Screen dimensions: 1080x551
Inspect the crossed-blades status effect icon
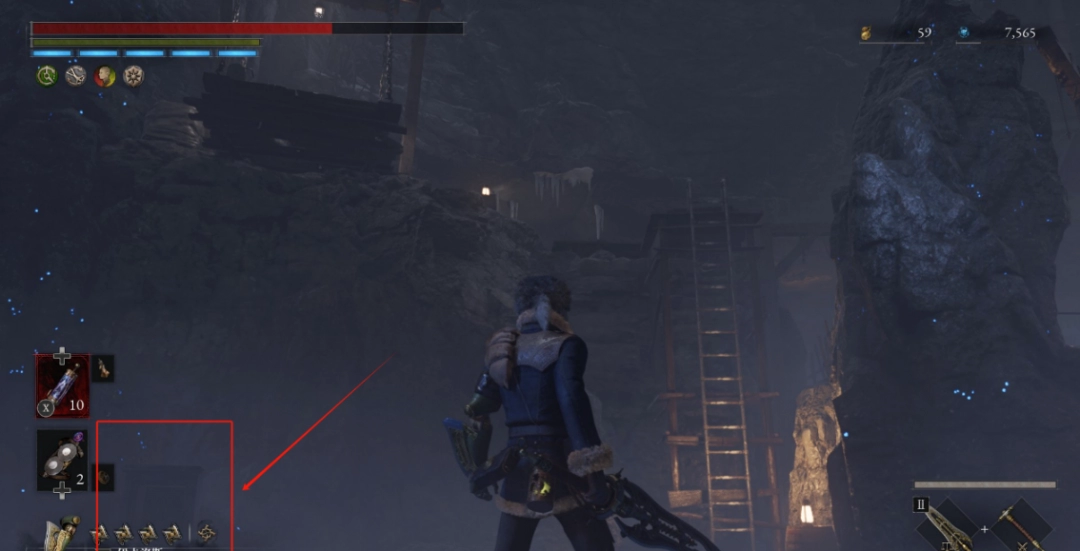(76, 76)
